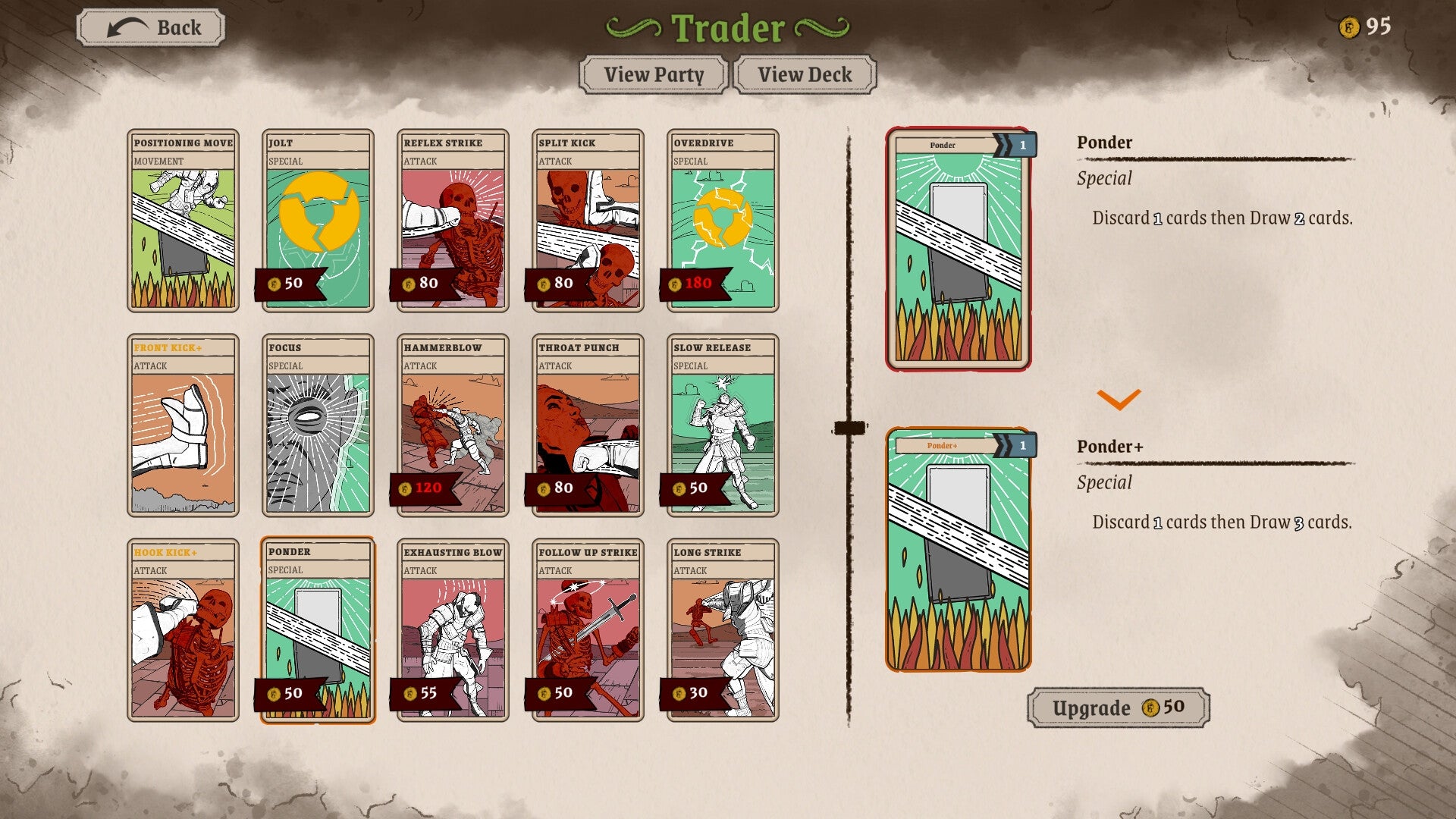Switch to View Deck

tap(803, 74)
